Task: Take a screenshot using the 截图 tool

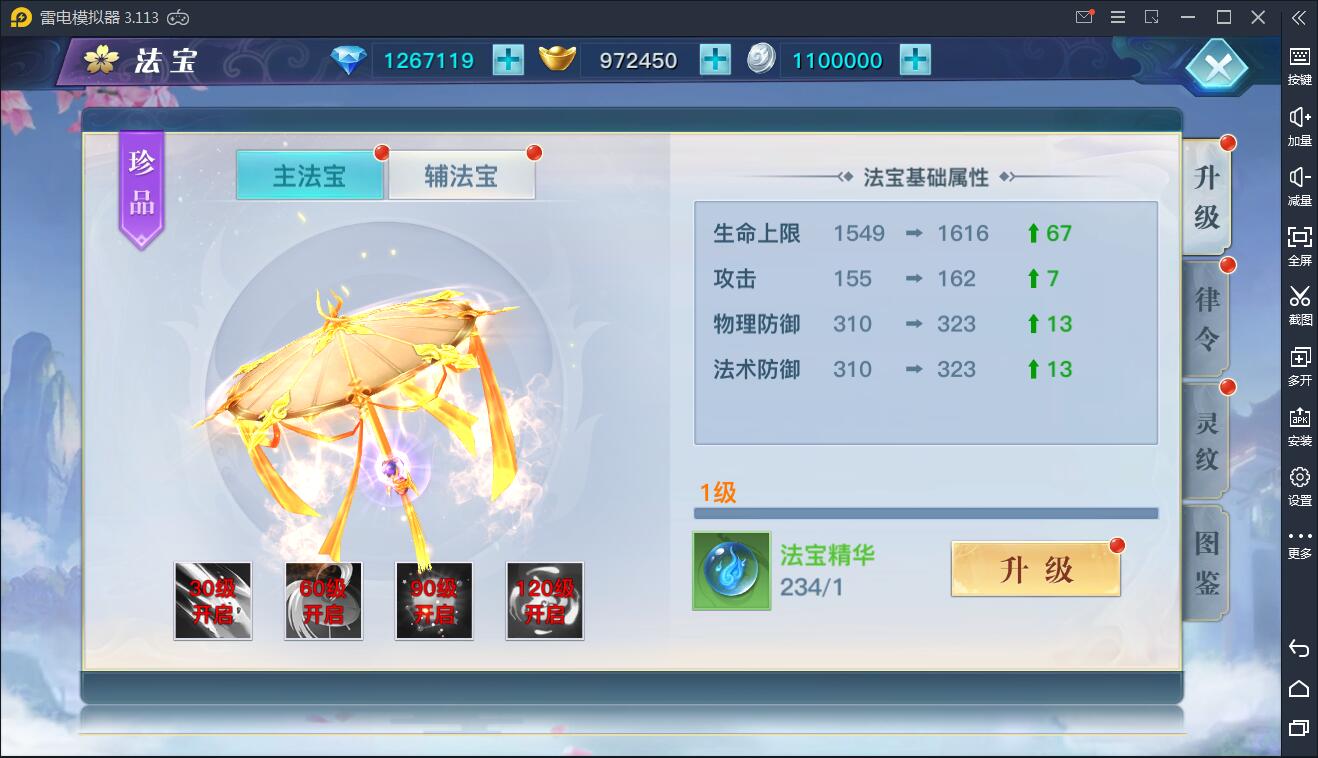Action: 1299,307
